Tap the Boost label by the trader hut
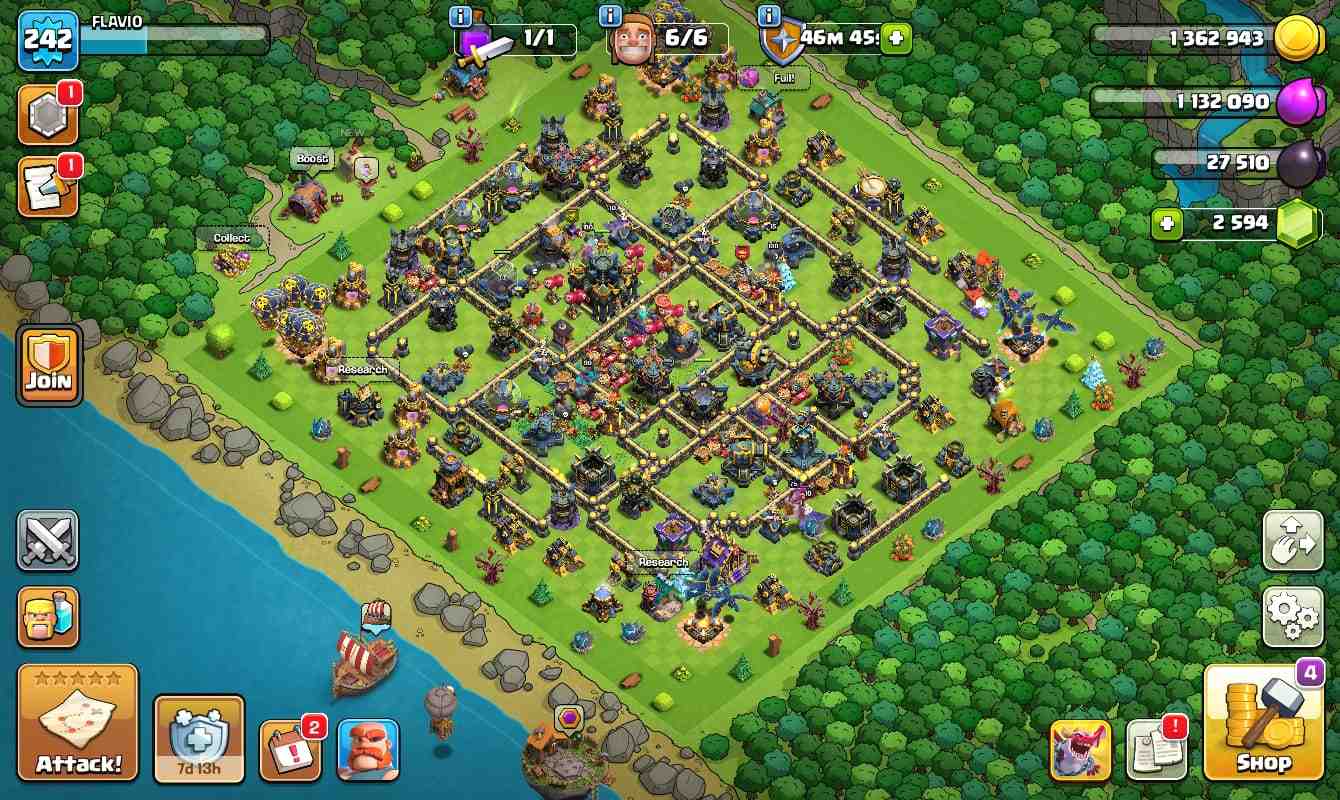The height and width of the screenshot is (800, 1340). pyautogui.click(x=313, y=158)
